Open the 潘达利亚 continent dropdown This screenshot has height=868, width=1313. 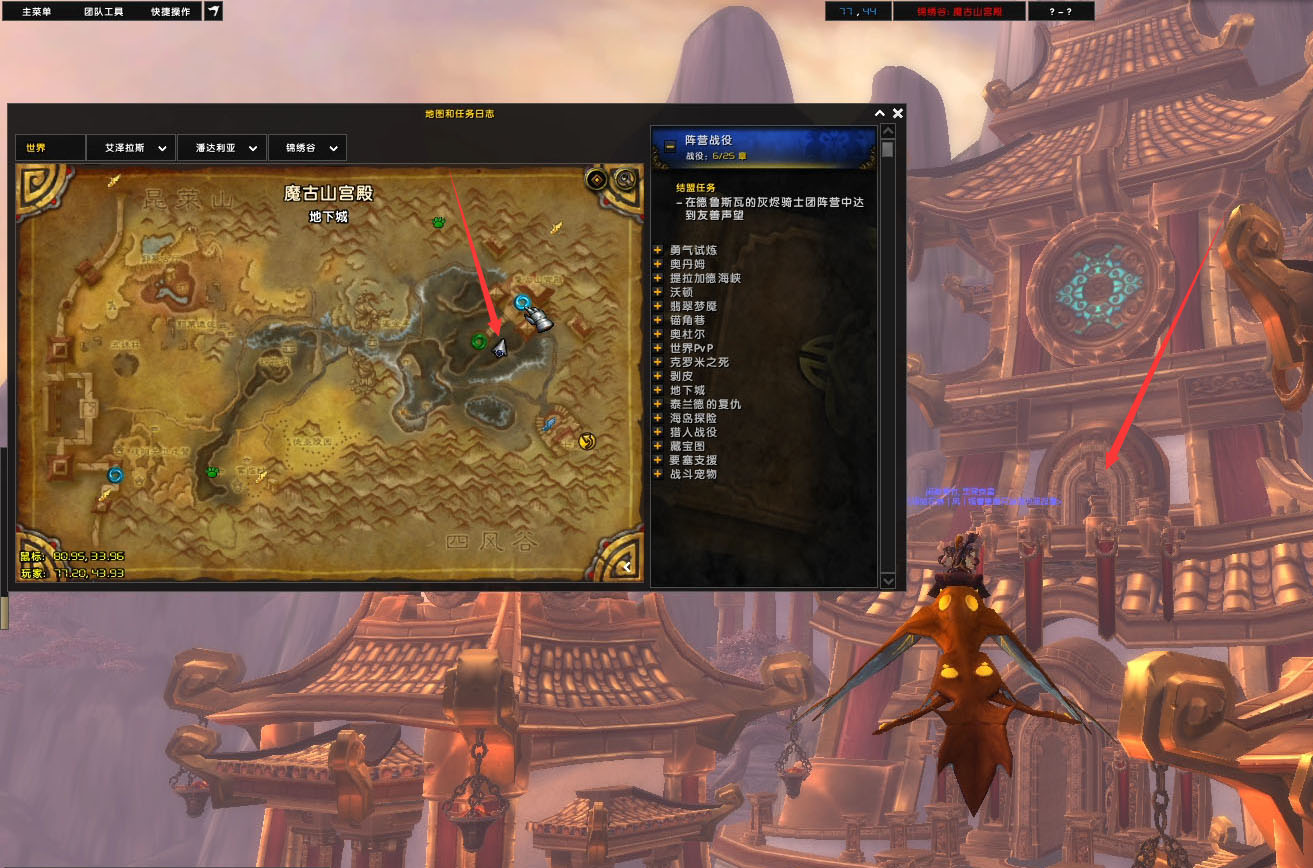pyautogui.click(x=221, y=147)
